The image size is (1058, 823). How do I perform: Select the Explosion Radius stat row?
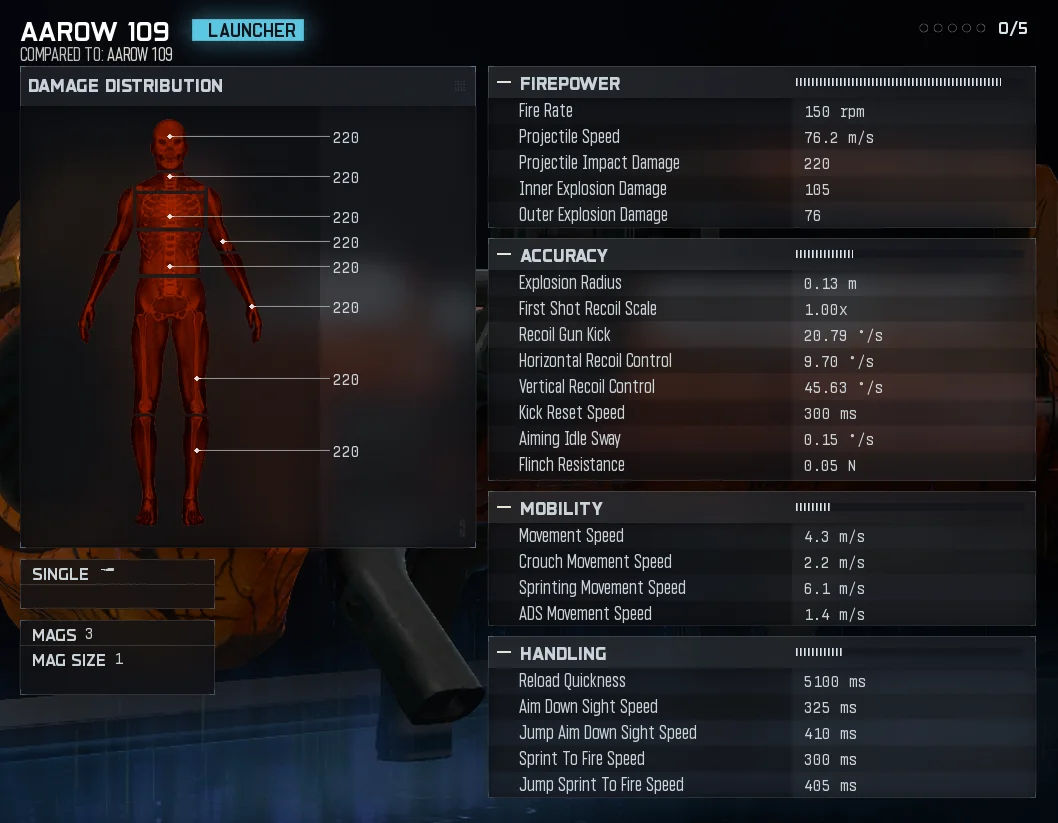coord(760,283)
